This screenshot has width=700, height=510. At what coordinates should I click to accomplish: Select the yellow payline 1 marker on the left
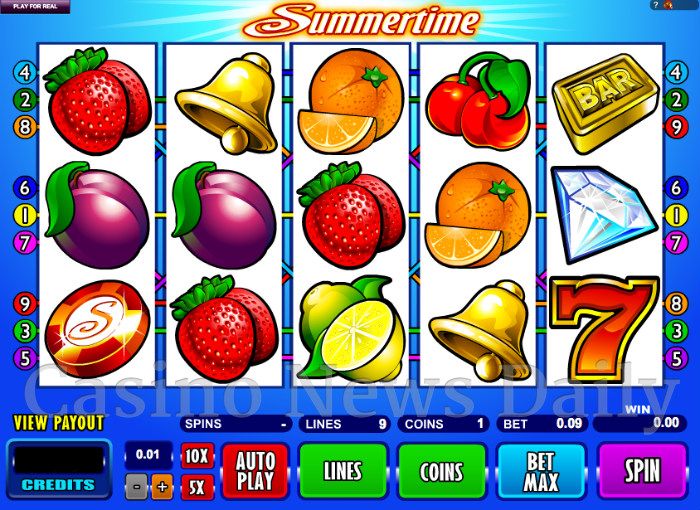click(24, 214)
